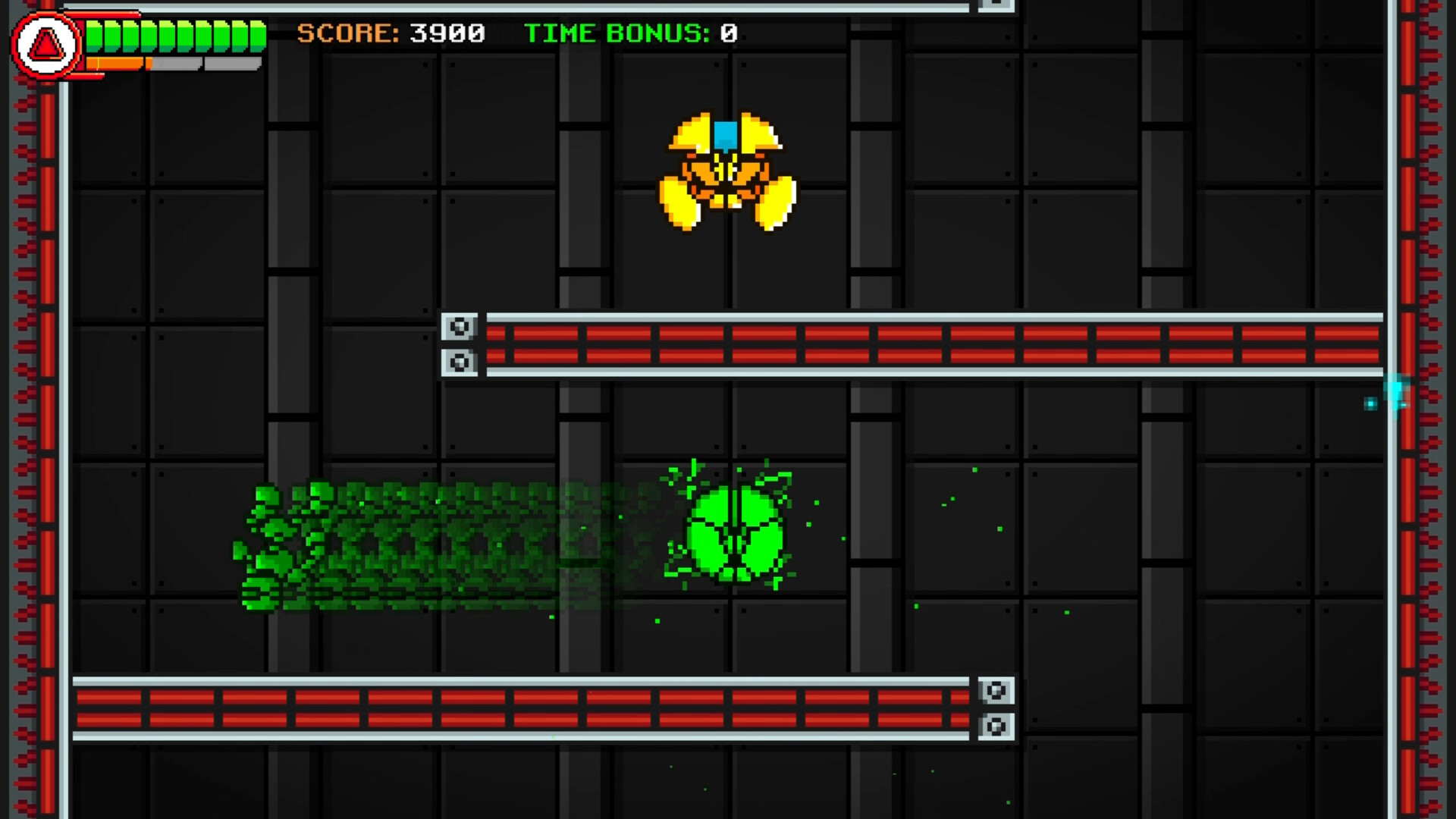Click the bottom bolt cap on the upper rail

click(459, 362)
